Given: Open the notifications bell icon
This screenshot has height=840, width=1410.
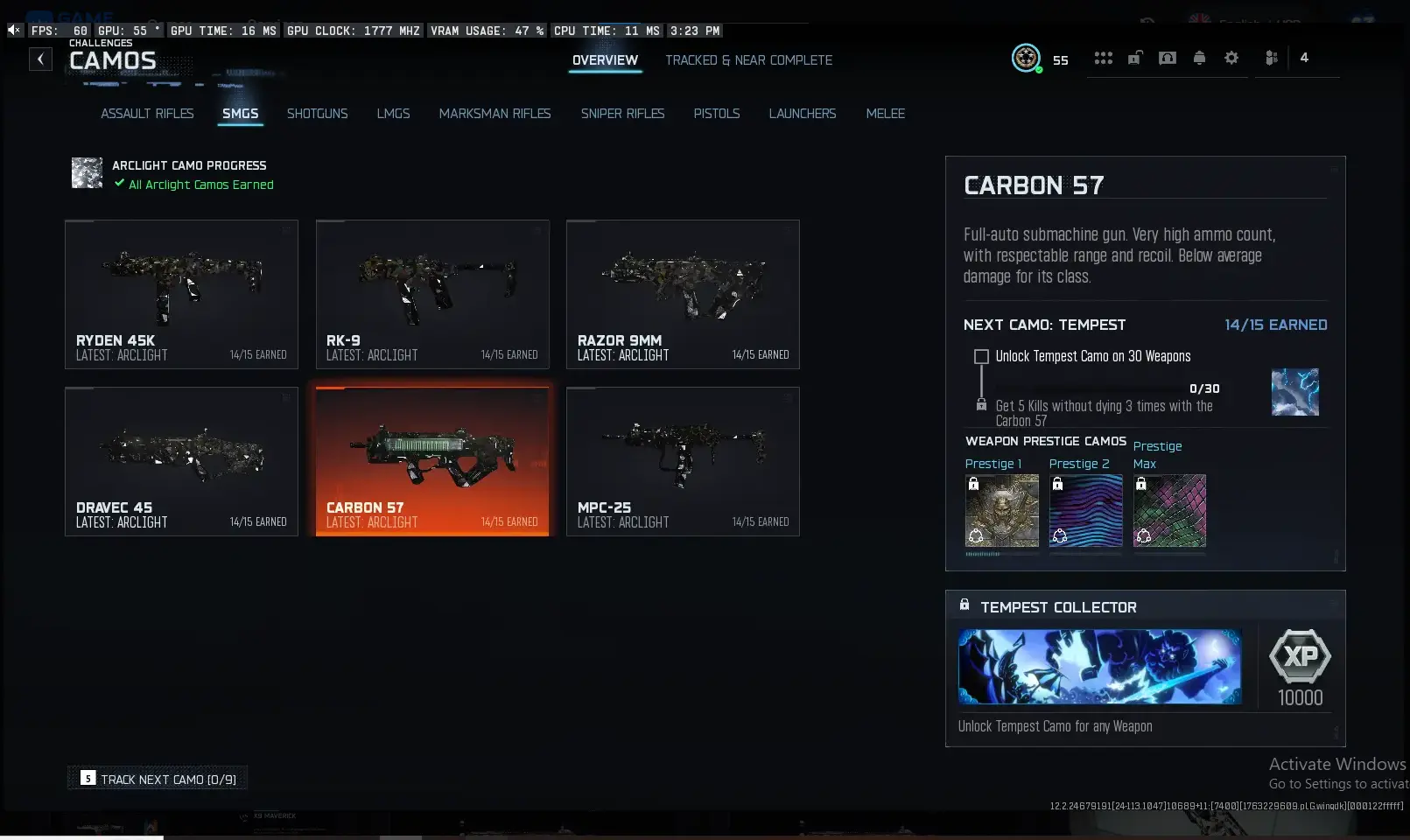Looking at the screenshot, I should tap(1199, 58).
